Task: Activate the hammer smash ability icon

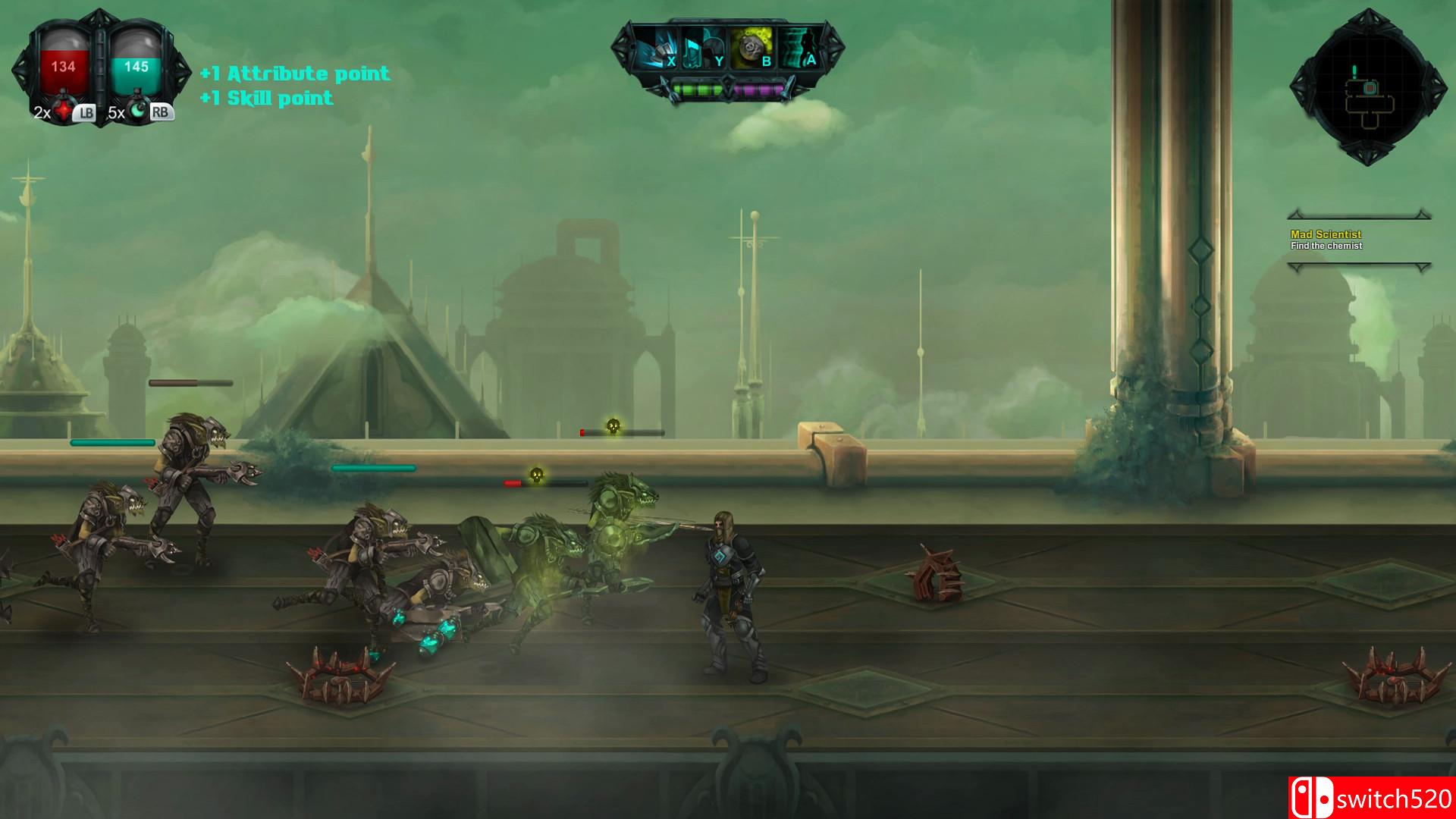Action: (x=655, y=48)
